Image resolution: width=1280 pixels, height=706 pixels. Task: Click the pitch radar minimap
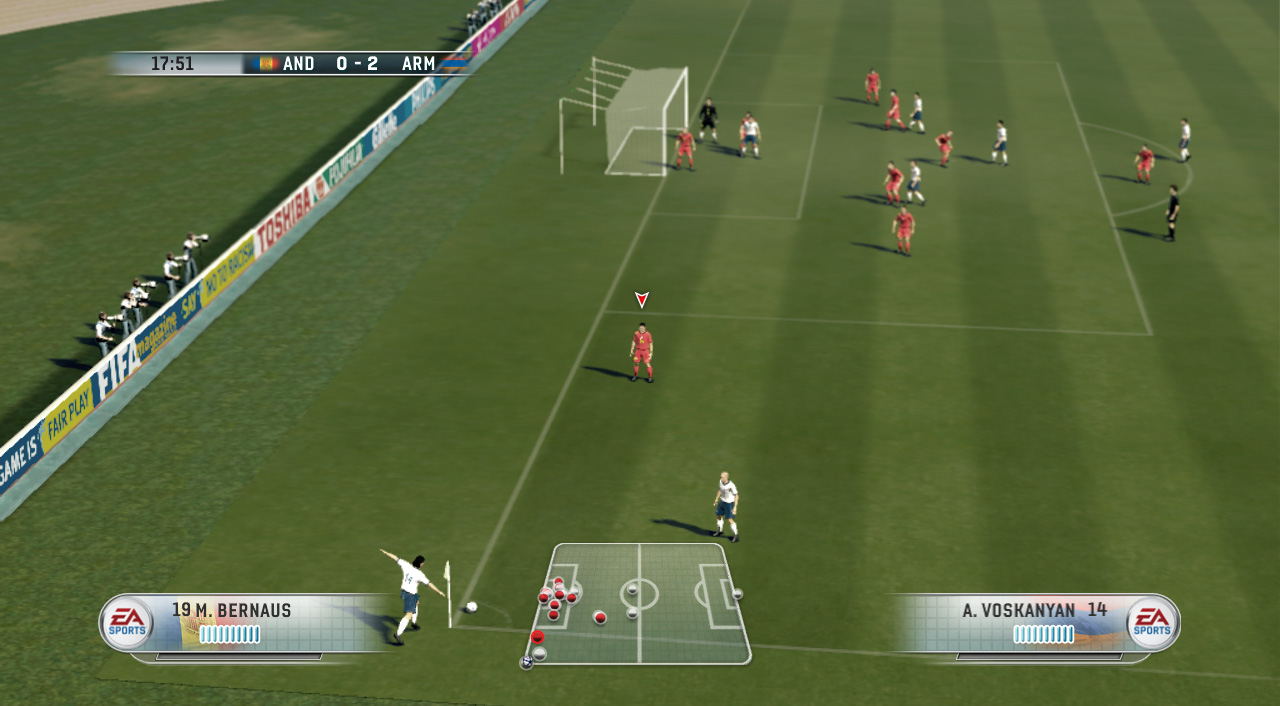[x=639, y=603]
